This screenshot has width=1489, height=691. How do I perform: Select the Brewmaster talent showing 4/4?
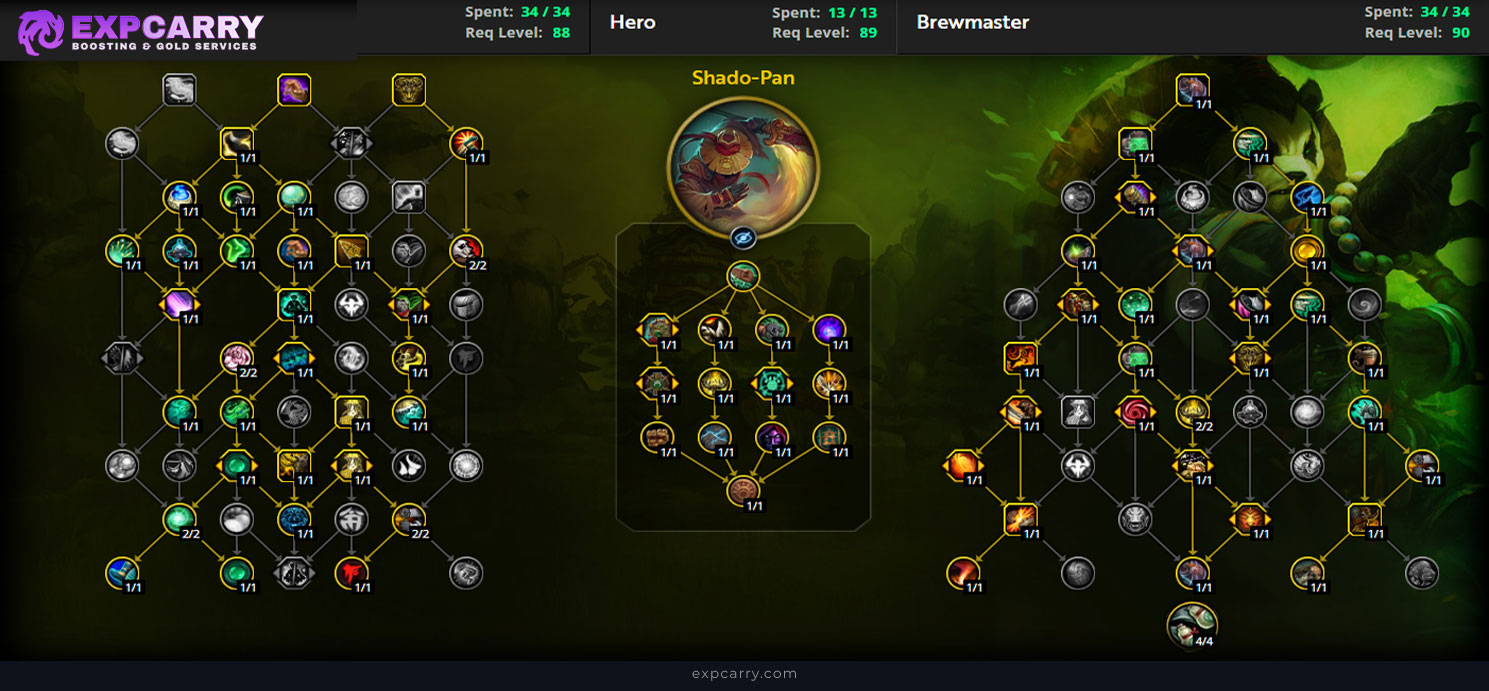point(1192,625)
